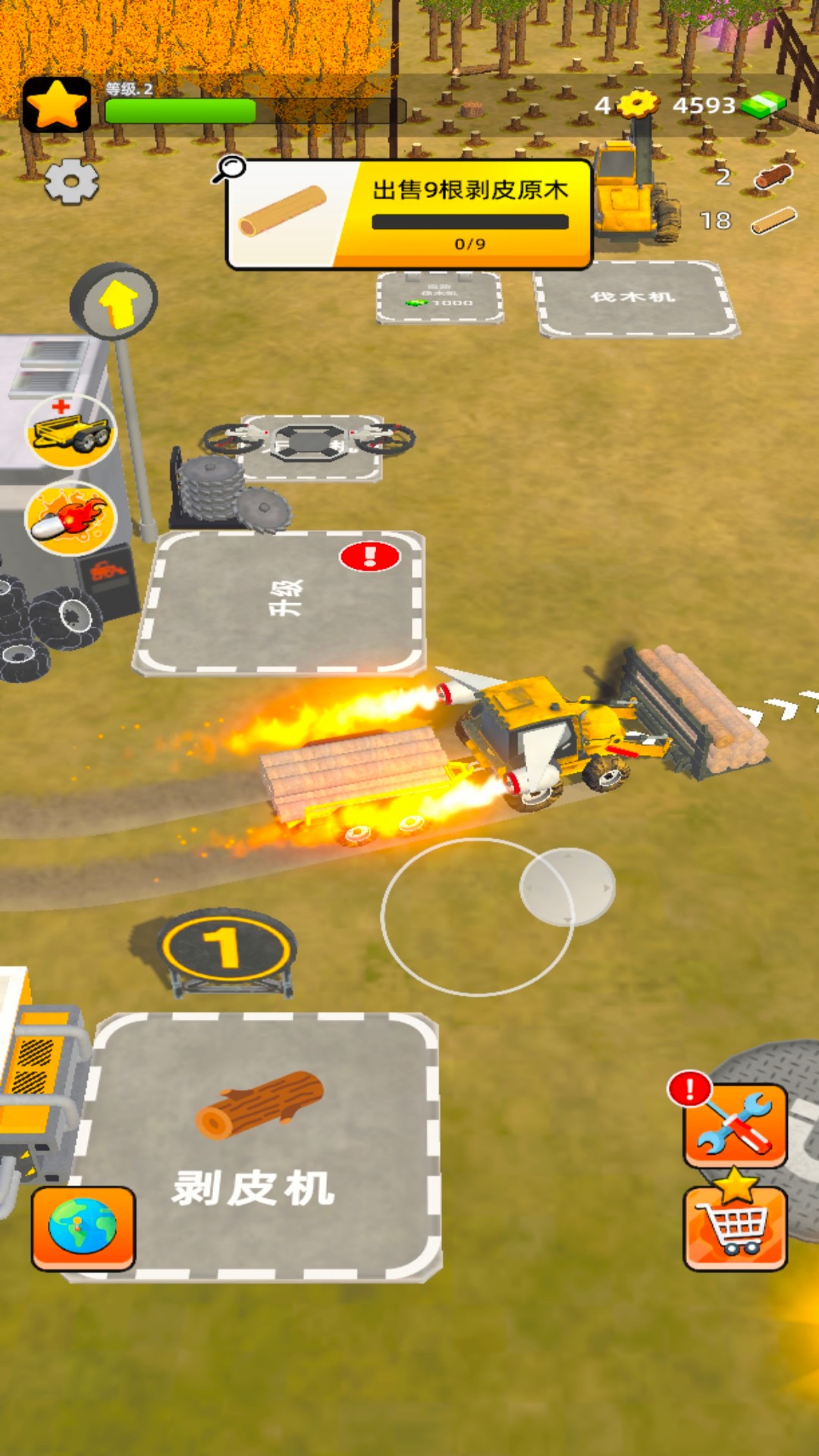Viewport: 819px width, 1456px height.
Task: Open the gear settings menu
Action: point(71,182)
